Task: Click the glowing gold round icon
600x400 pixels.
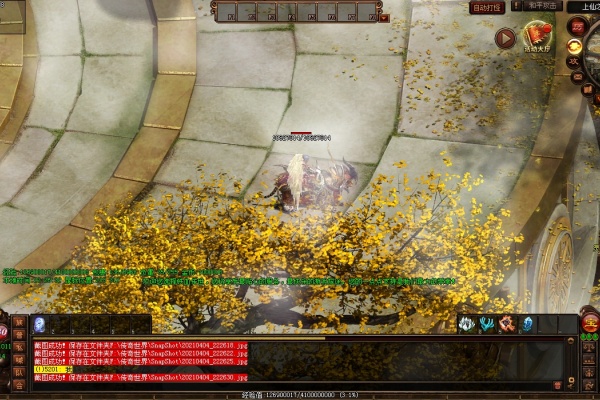Action: 575,45
